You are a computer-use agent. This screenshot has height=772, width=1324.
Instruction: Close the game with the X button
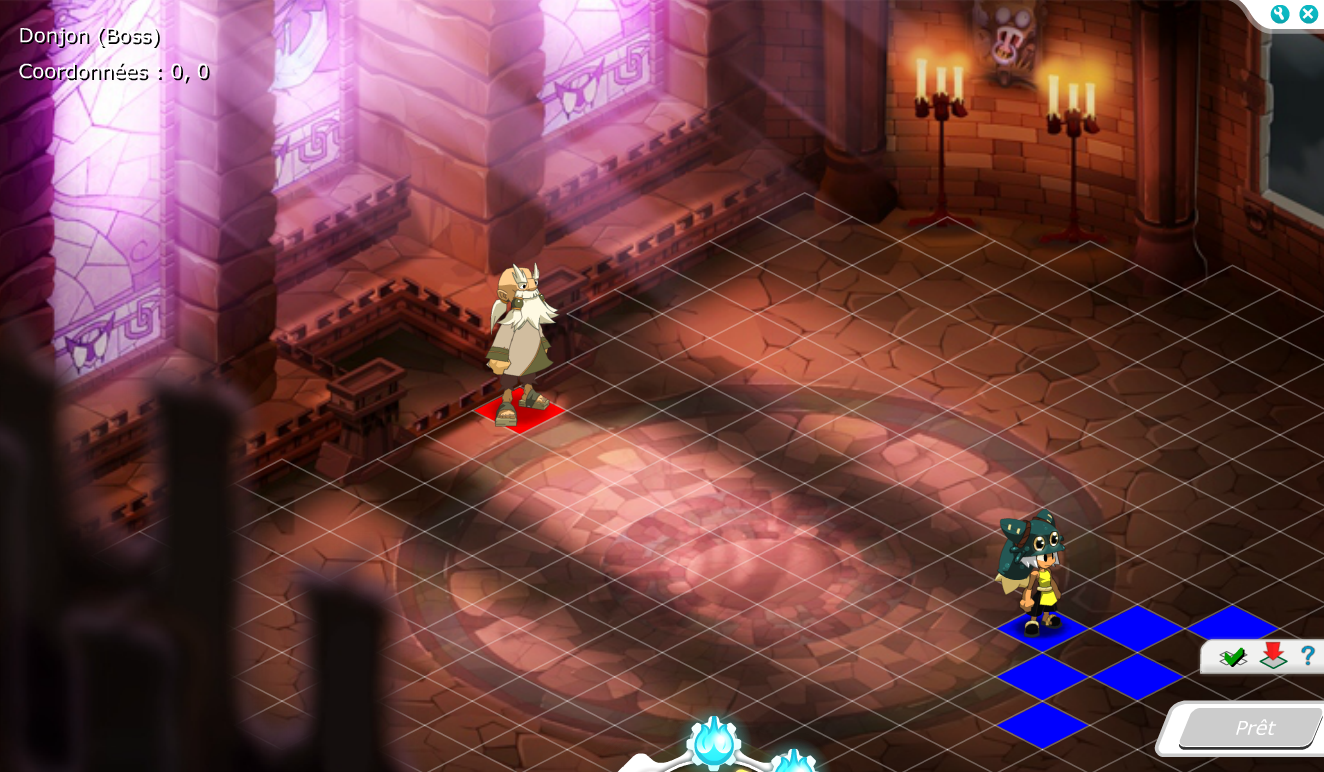pos(1308,14)
